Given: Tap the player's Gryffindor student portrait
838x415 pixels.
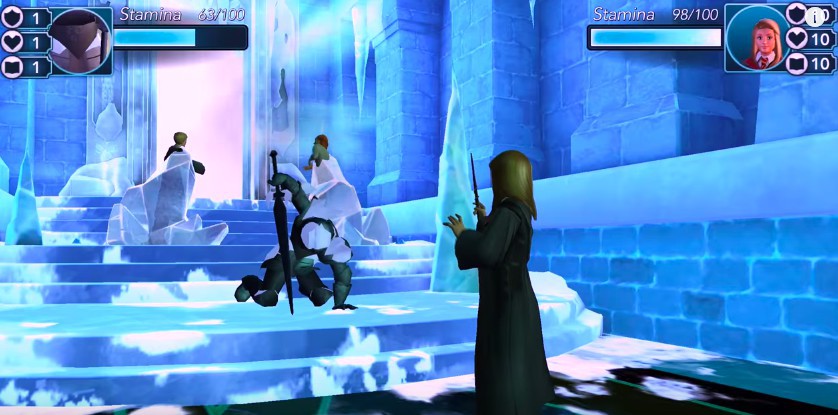Looking at the screenshot, I should [758, 40].
